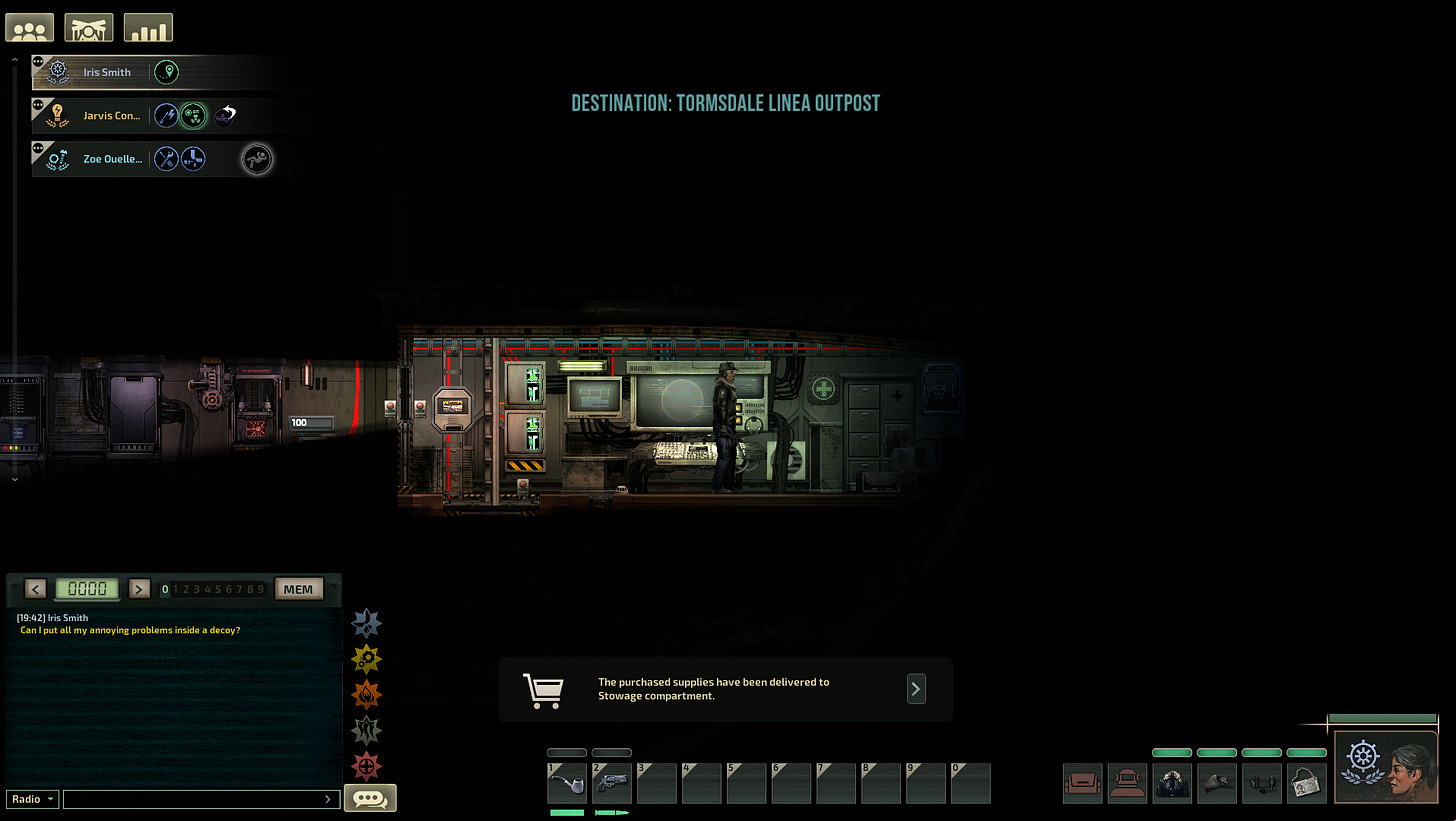Give Iris Smith a waypoint order
Screen dimensions: 1456x821
pyautogui.click(x=166, y=72)
